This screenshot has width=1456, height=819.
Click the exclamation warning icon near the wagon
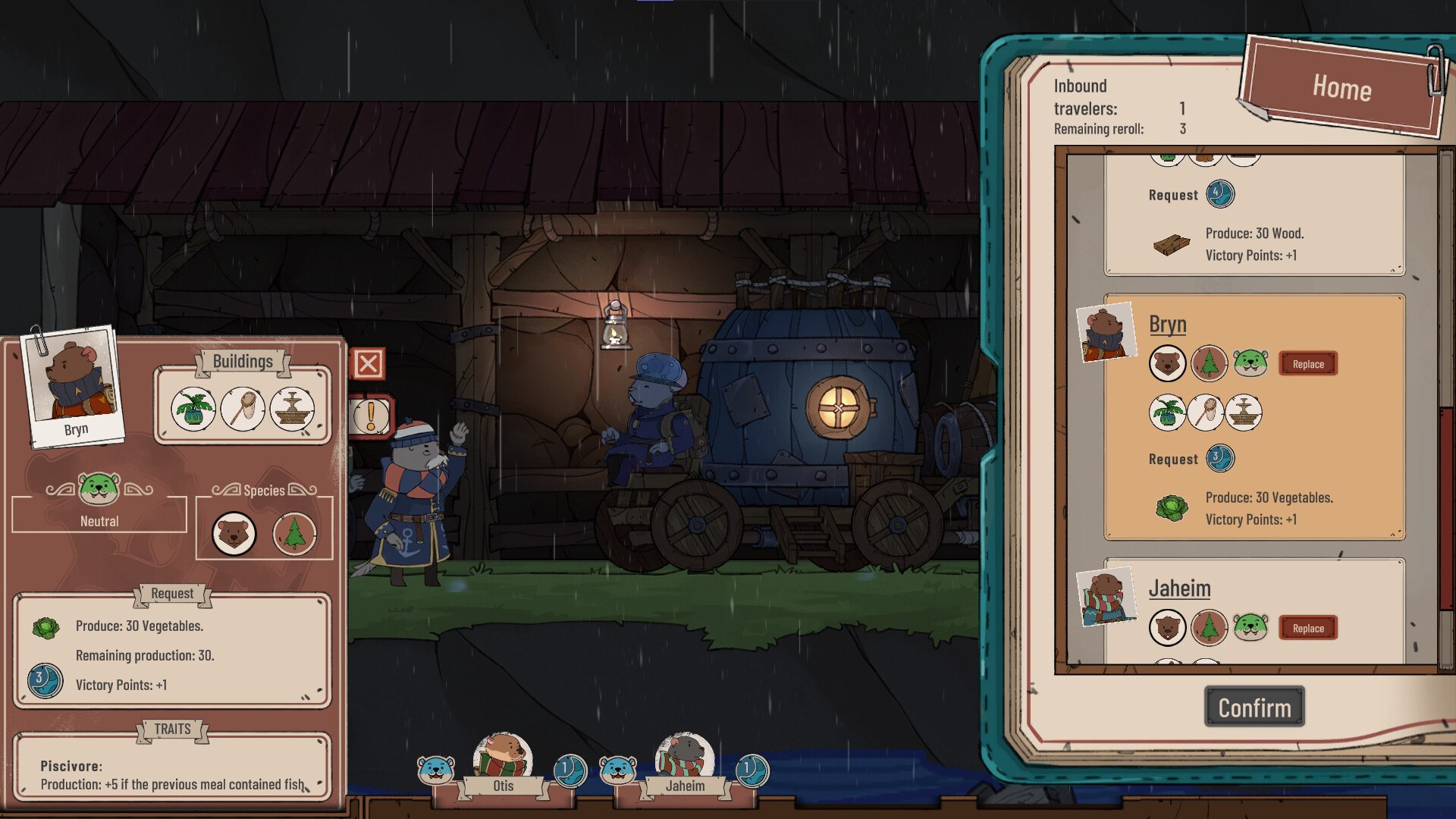click(x=369, y=416)
